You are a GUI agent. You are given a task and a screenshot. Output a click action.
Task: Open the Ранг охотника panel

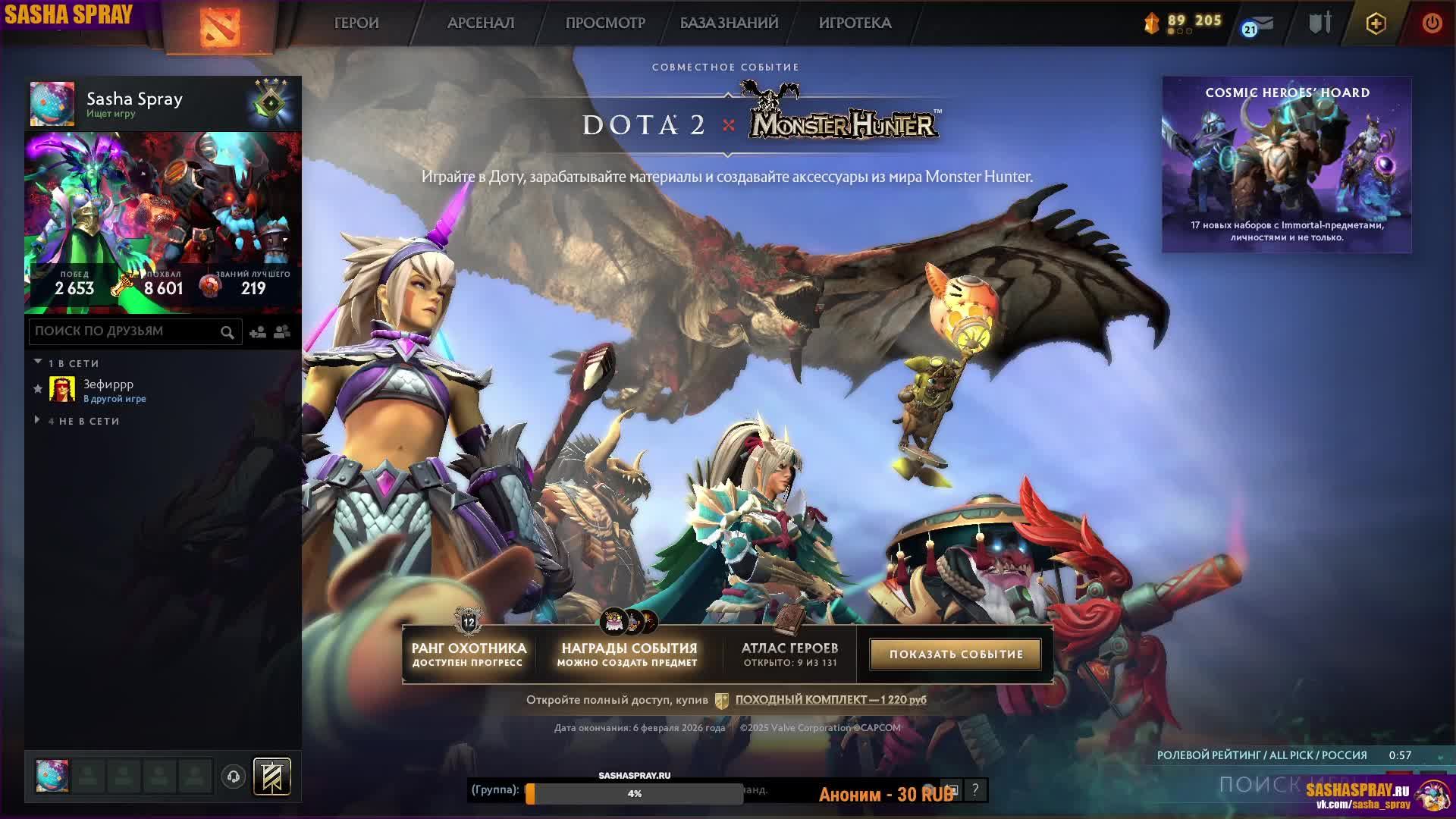(x=469, y=654)
